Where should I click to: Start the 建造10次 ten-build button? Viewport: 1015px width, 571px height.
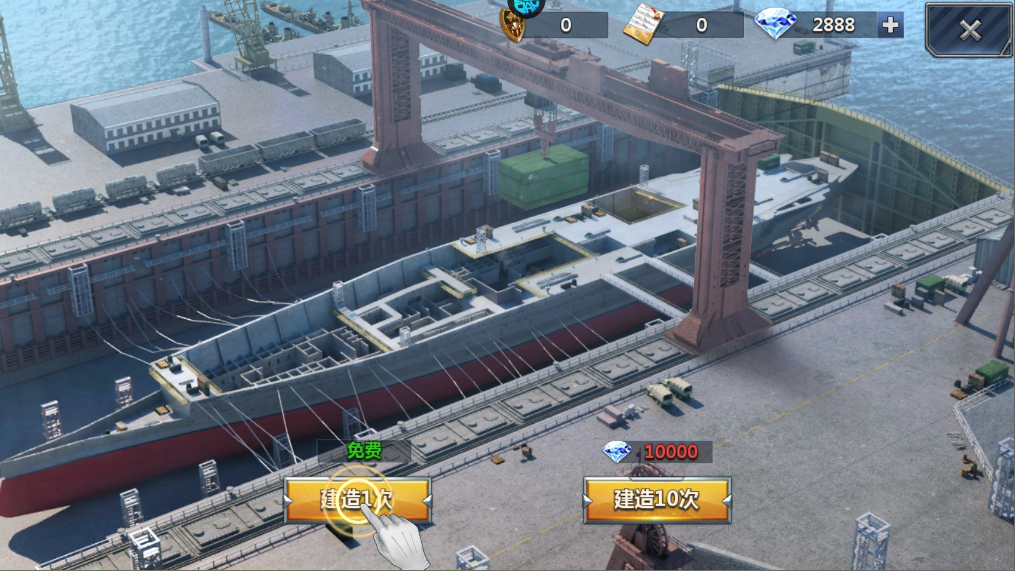coord(656,499)
